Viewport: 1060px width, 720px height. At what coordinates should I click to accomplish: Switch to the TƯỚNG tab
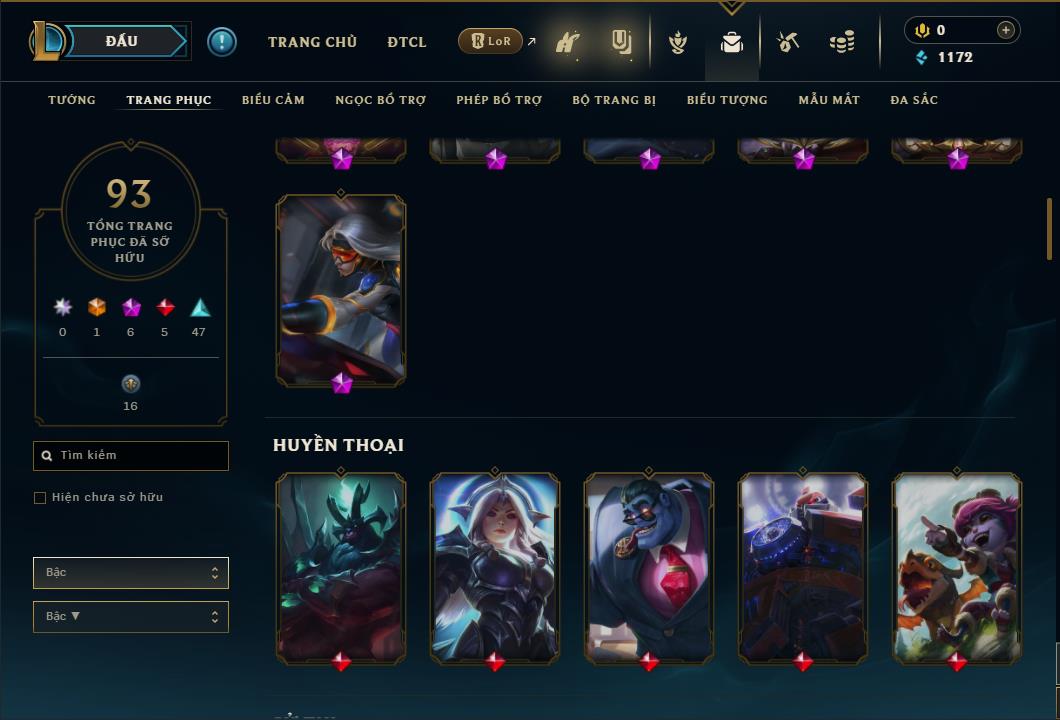(72, 100)
